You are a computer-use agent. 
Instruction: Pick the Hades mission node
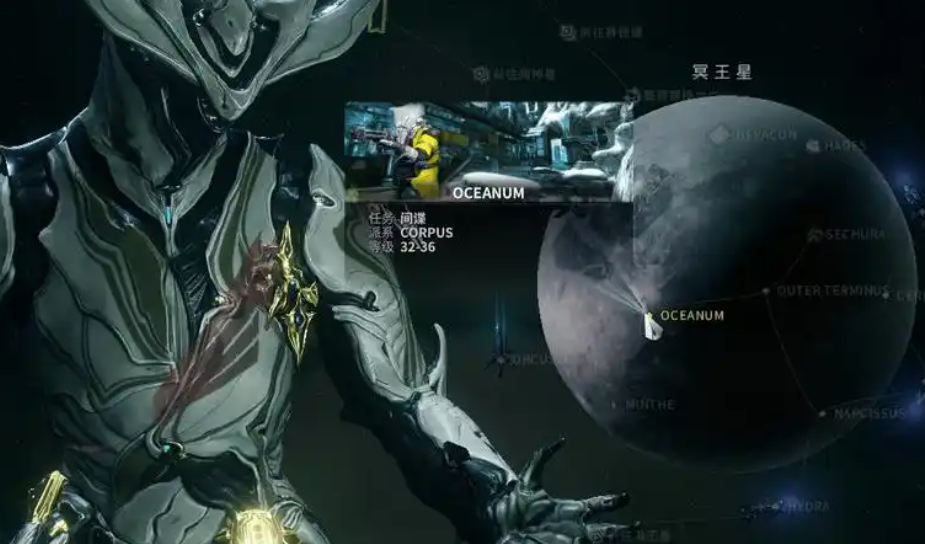814,146
